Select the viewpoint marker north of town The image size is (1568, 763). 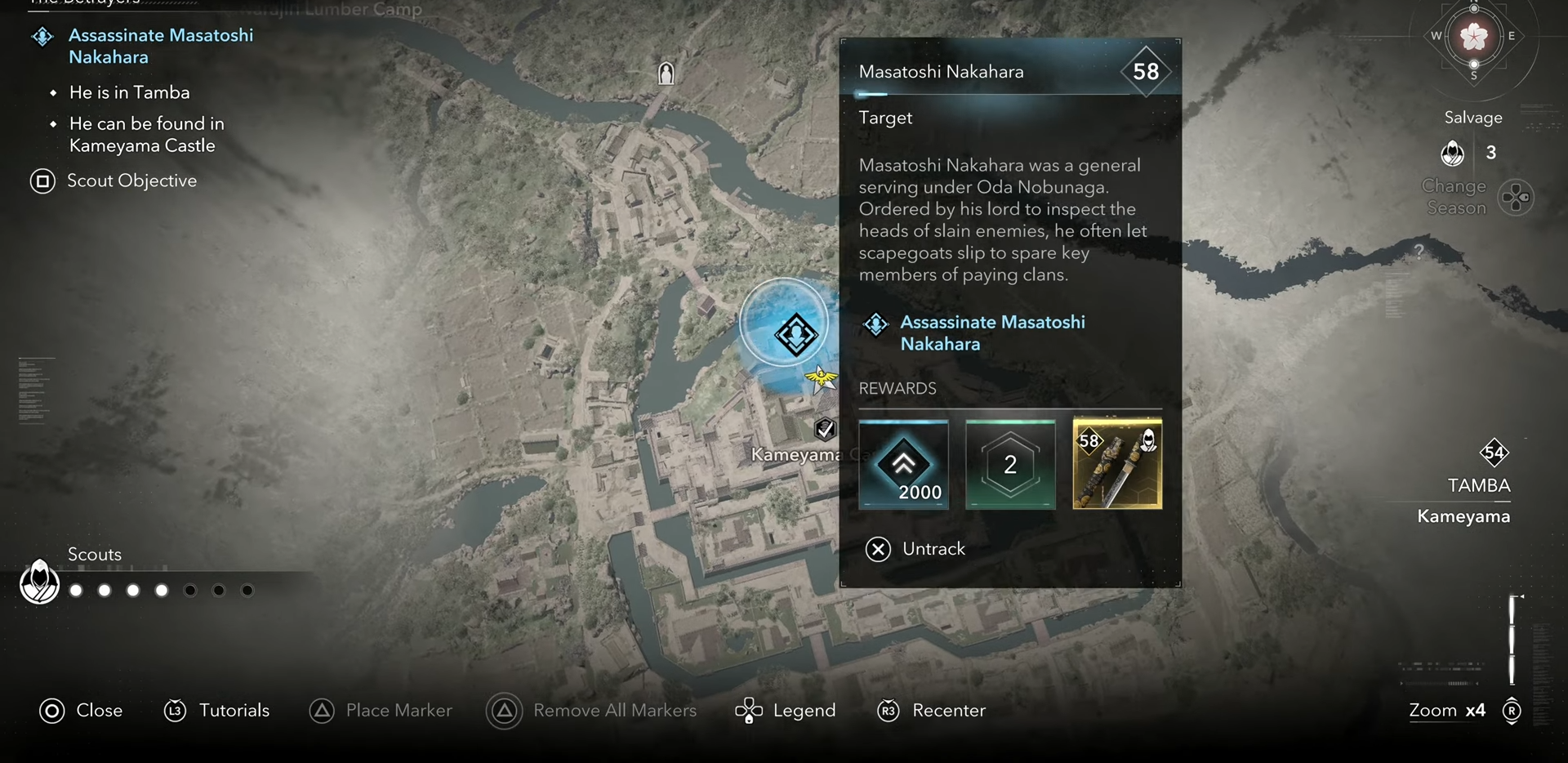click(x=666, y=74)
